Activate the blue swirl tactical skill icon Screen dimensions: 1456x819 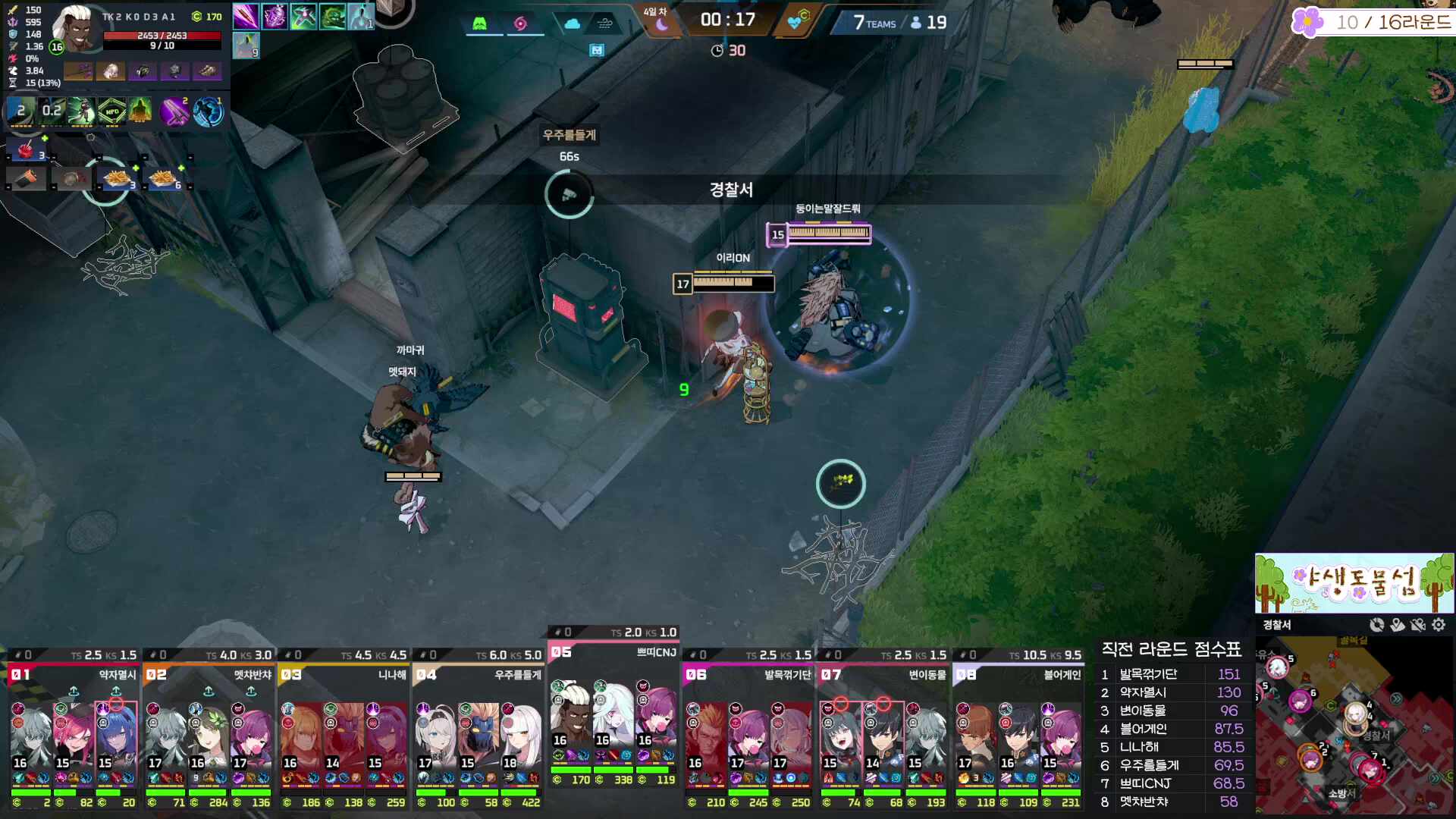[x=208, y=112]
